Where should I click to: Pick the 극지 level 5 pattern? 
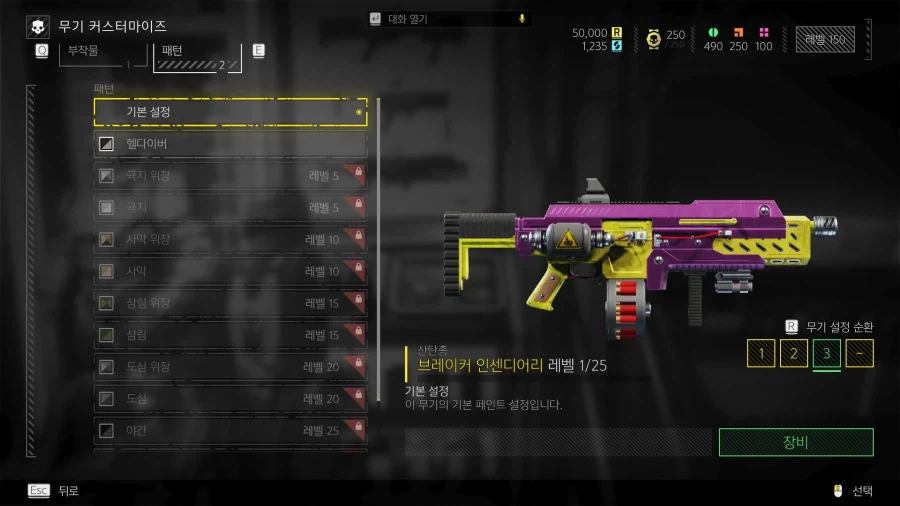[x=230, y=208]
